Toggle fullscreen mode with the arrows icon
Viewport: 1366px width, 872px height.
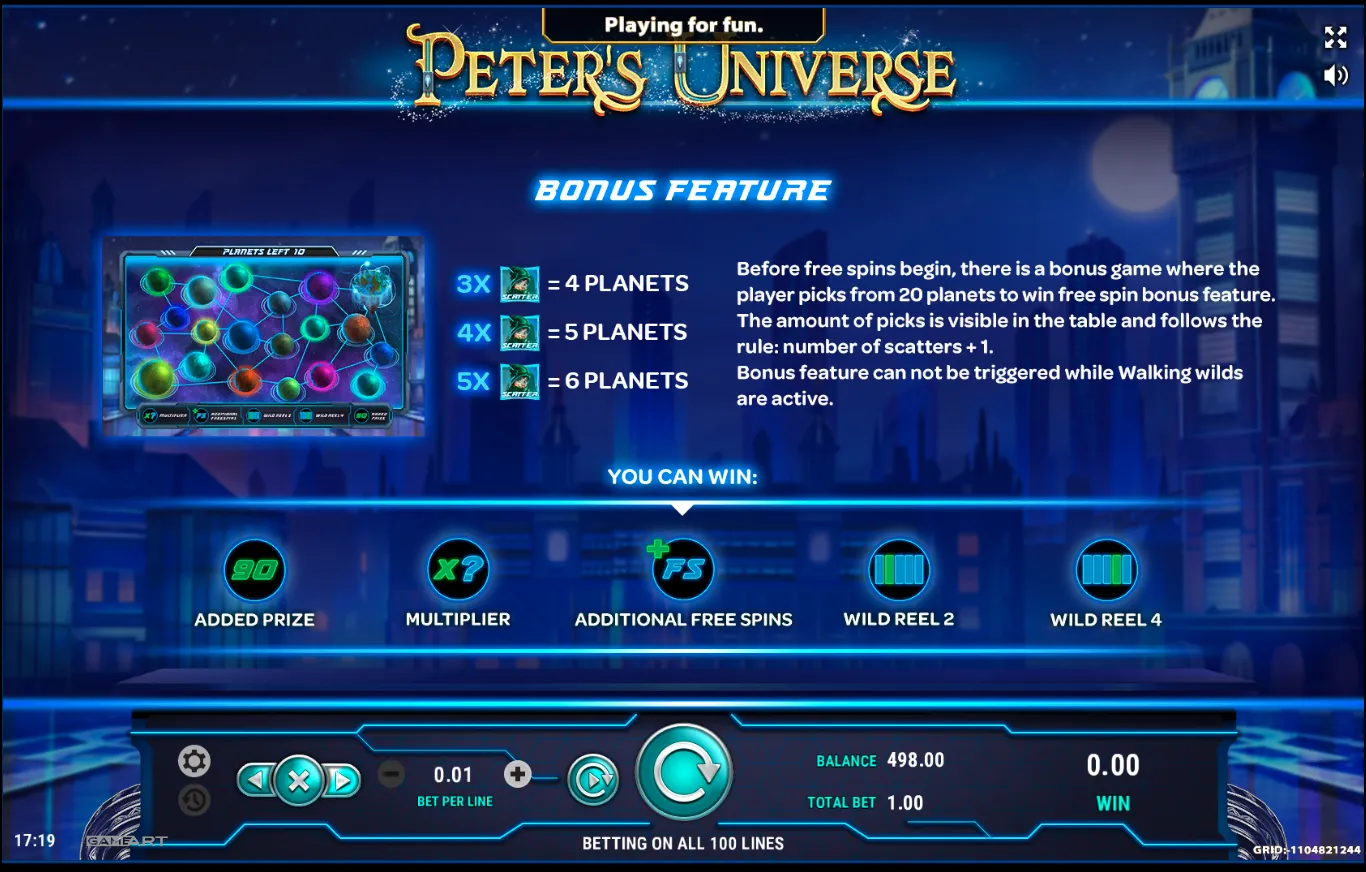pos(1337,38)
